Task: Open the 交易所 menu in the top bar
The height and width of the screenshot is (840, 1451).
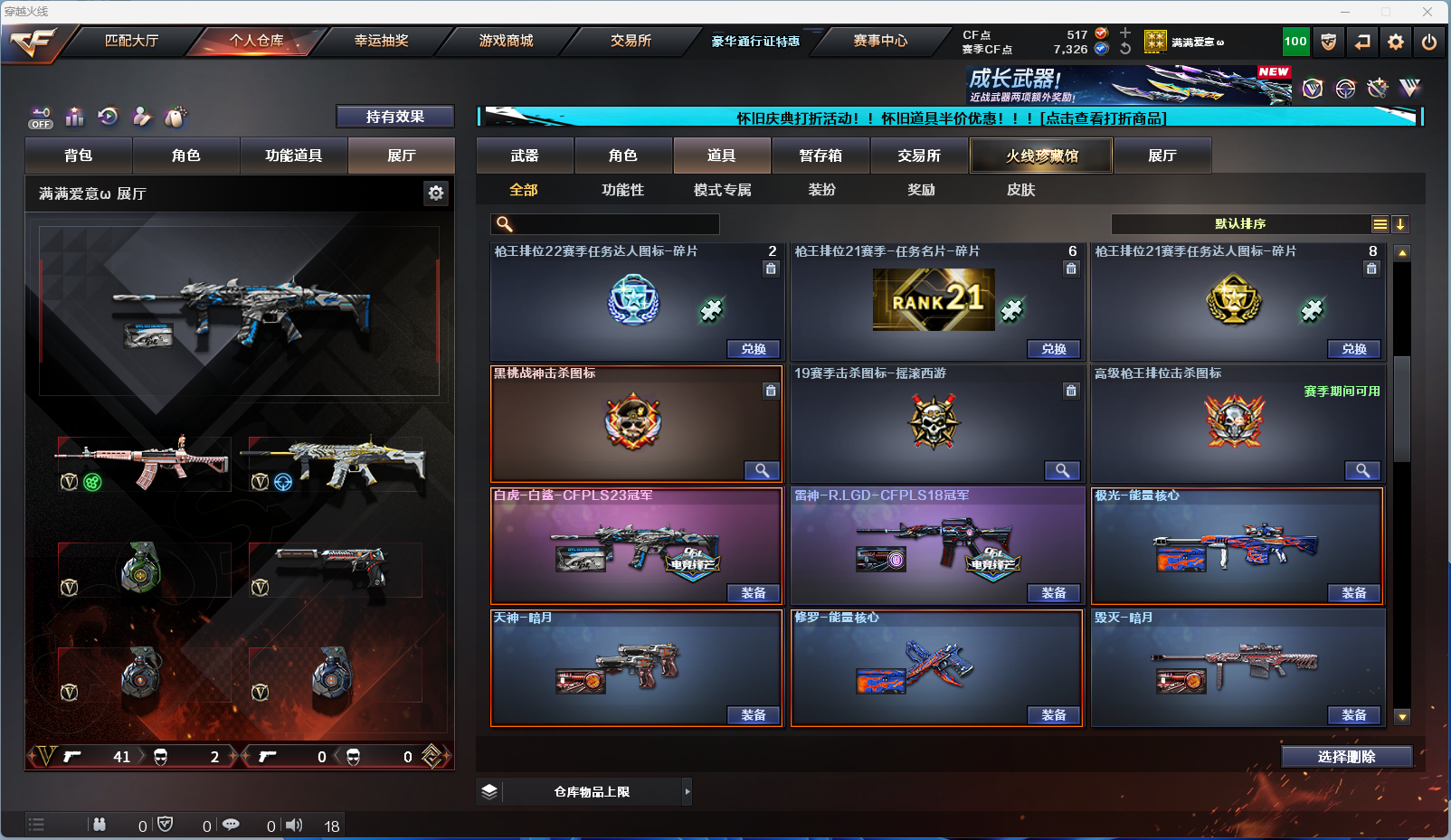Action: coord(631,41)
